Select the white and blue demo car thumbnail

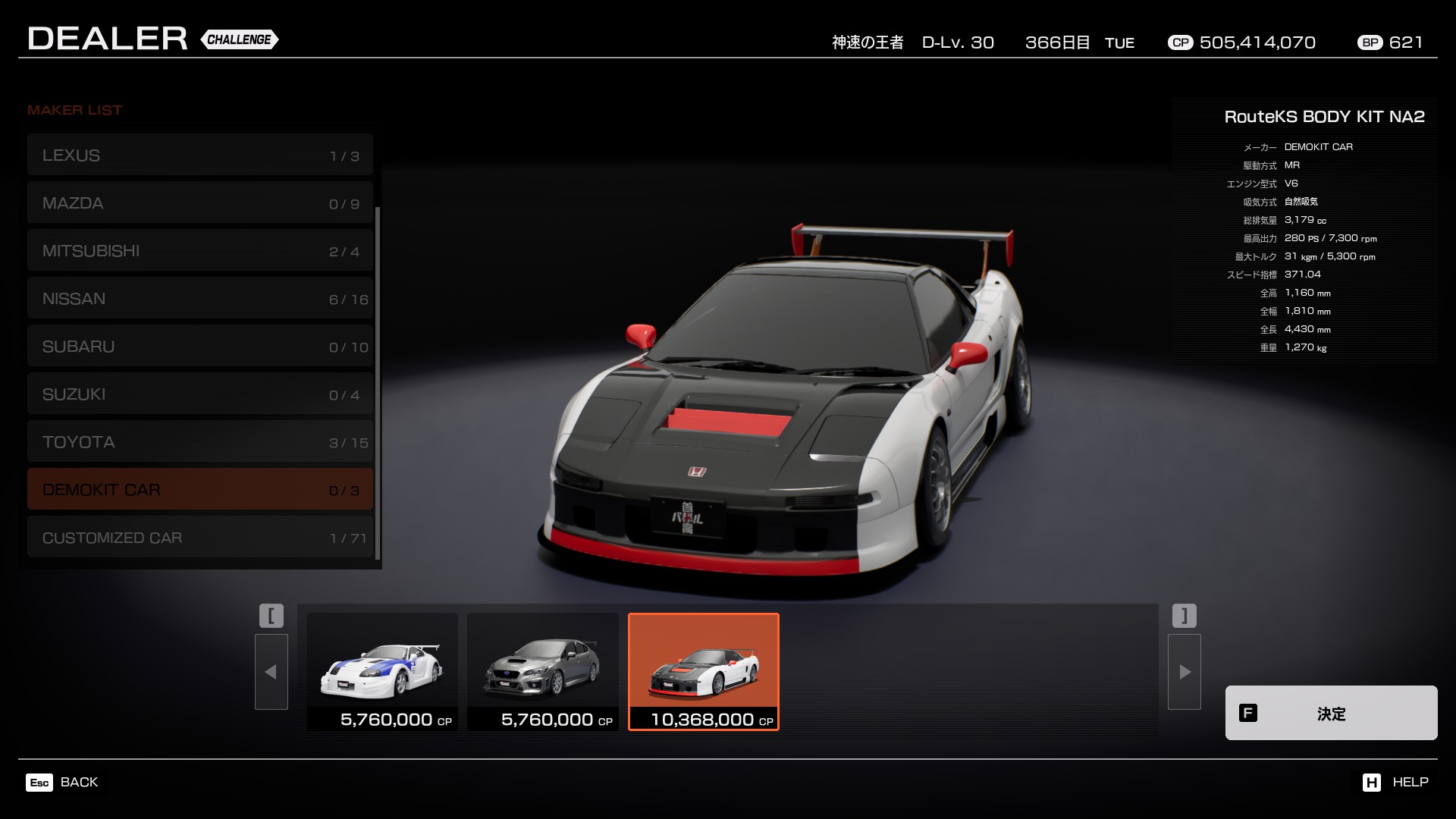(382, 671)
